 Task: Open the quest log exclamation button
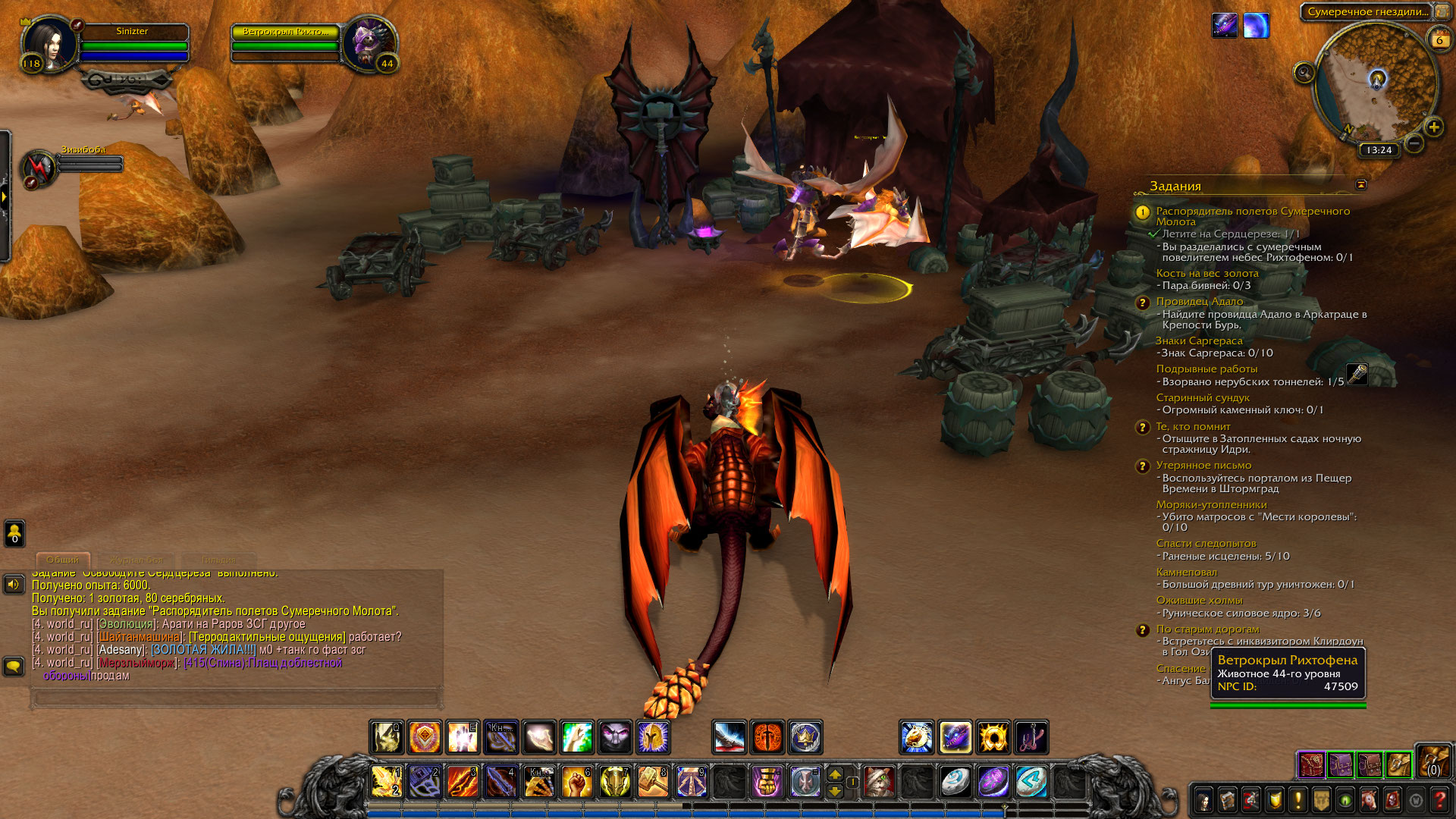click(1298, 800)
